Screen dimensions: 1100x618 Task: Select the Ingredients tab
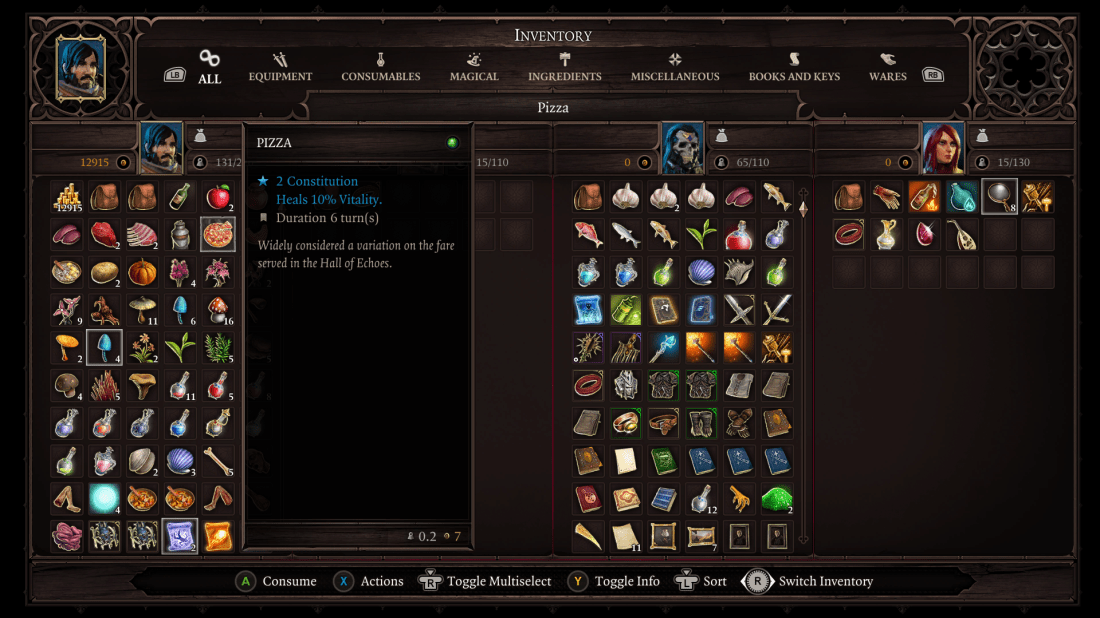[565, 67]
